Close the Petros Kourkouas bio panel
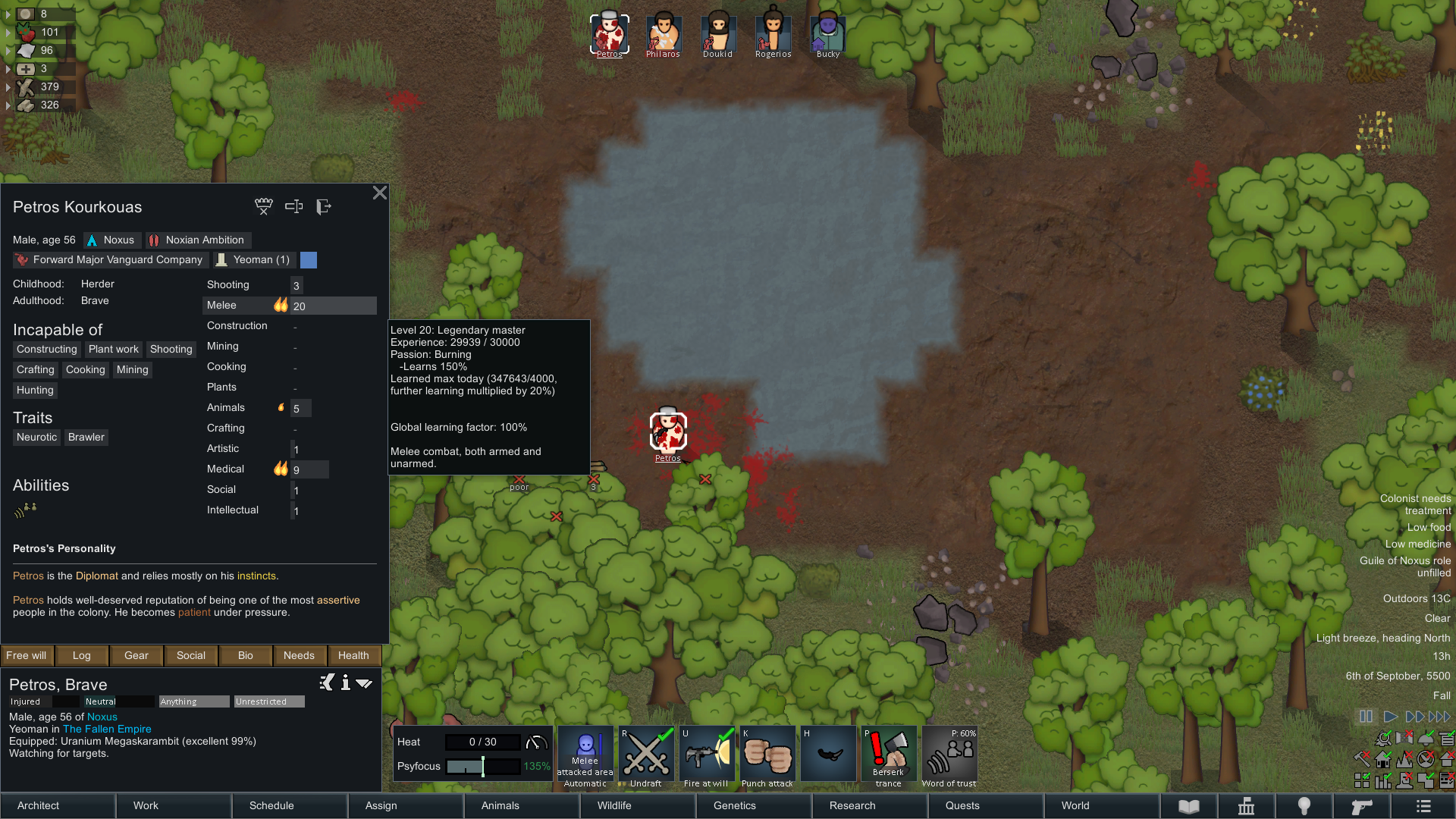Viewport: 1456px width, 819px height. (380, 193)
